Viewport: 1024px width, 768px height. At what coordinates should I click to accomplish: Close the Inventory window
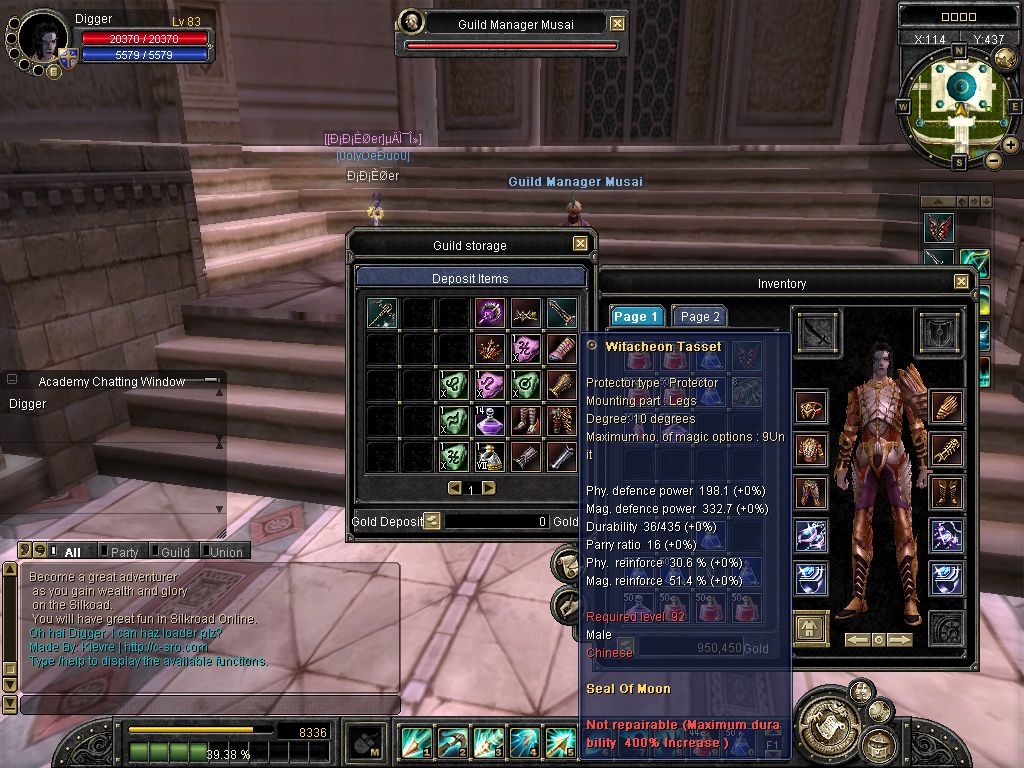pyautogui.click(x=961, y=282)
